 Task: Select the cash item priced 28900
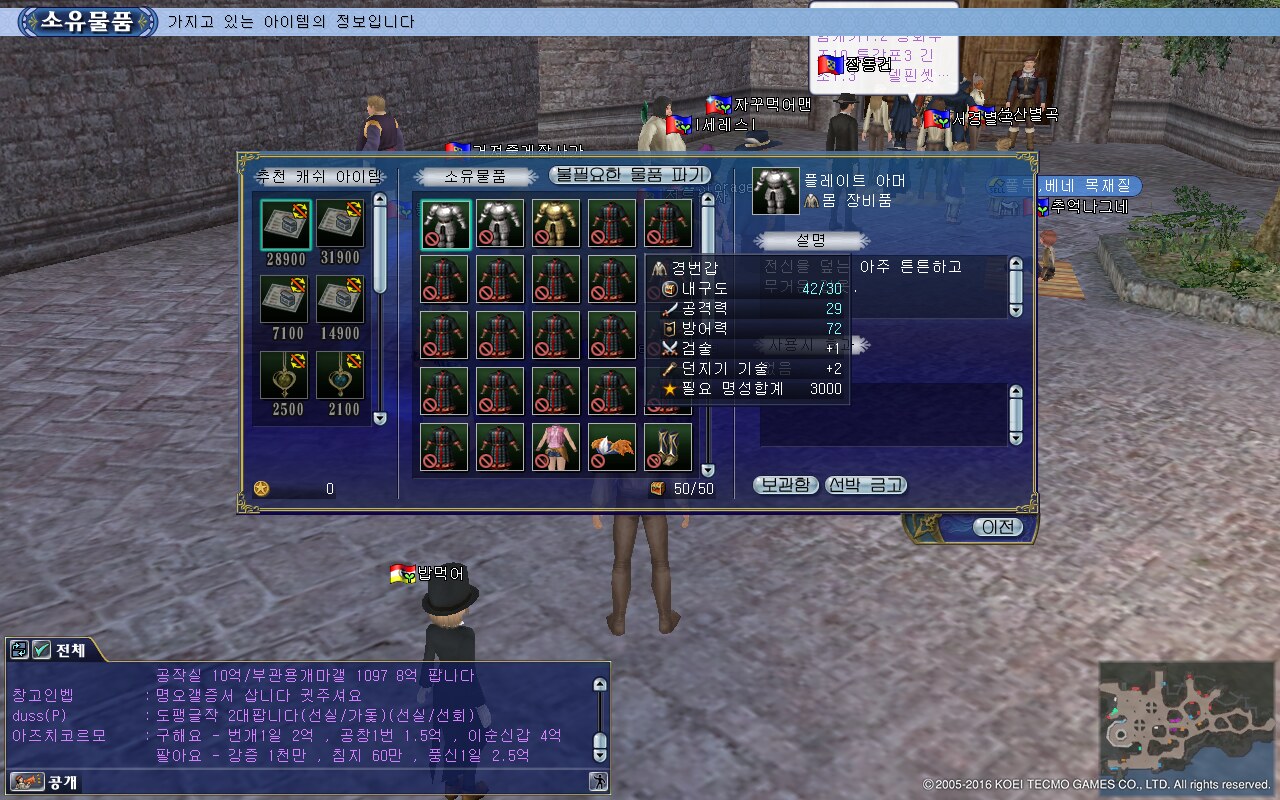click(x=285, y=225)
